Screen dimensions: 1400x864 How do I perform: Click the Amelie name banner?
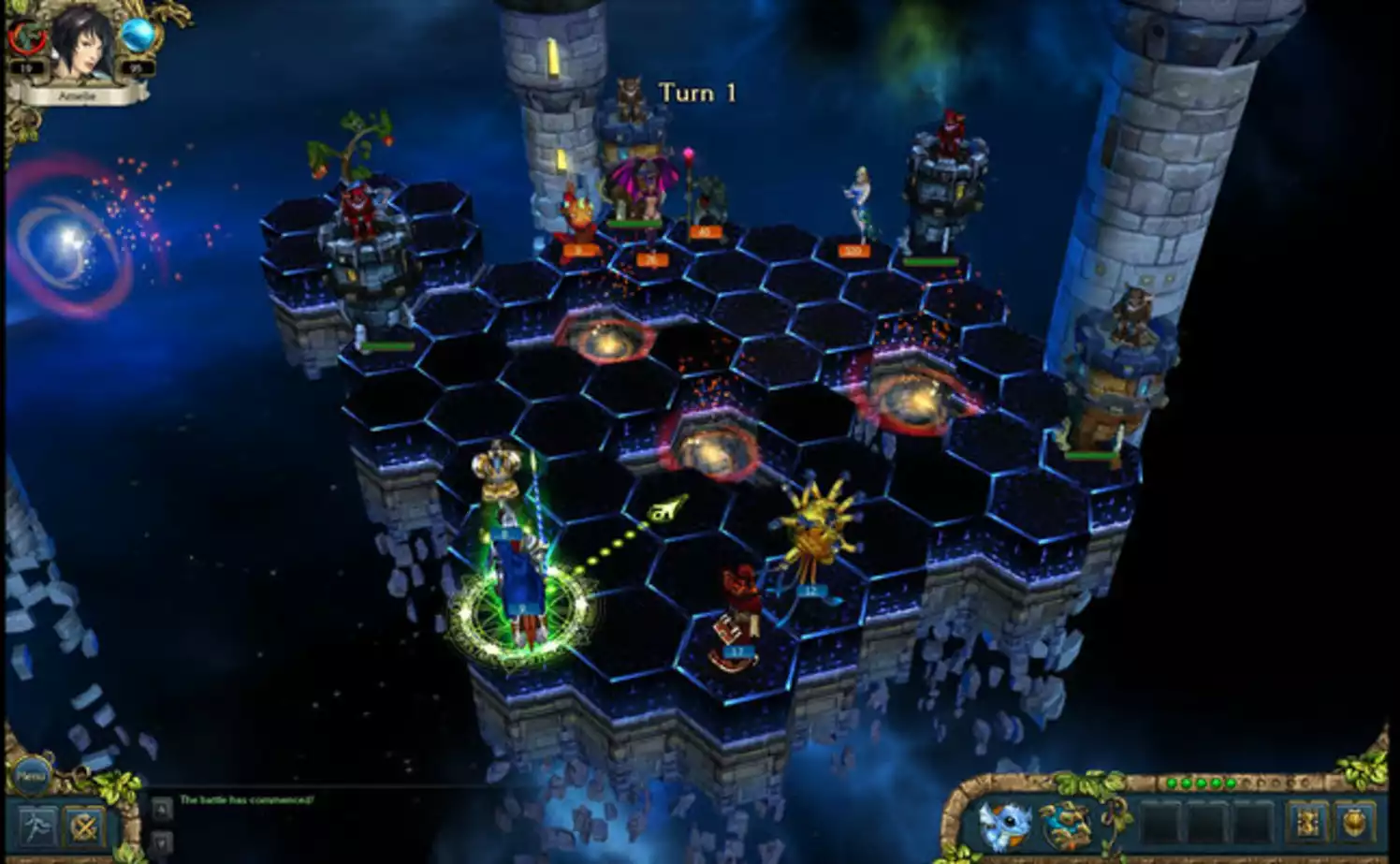(x=80, y=94)
